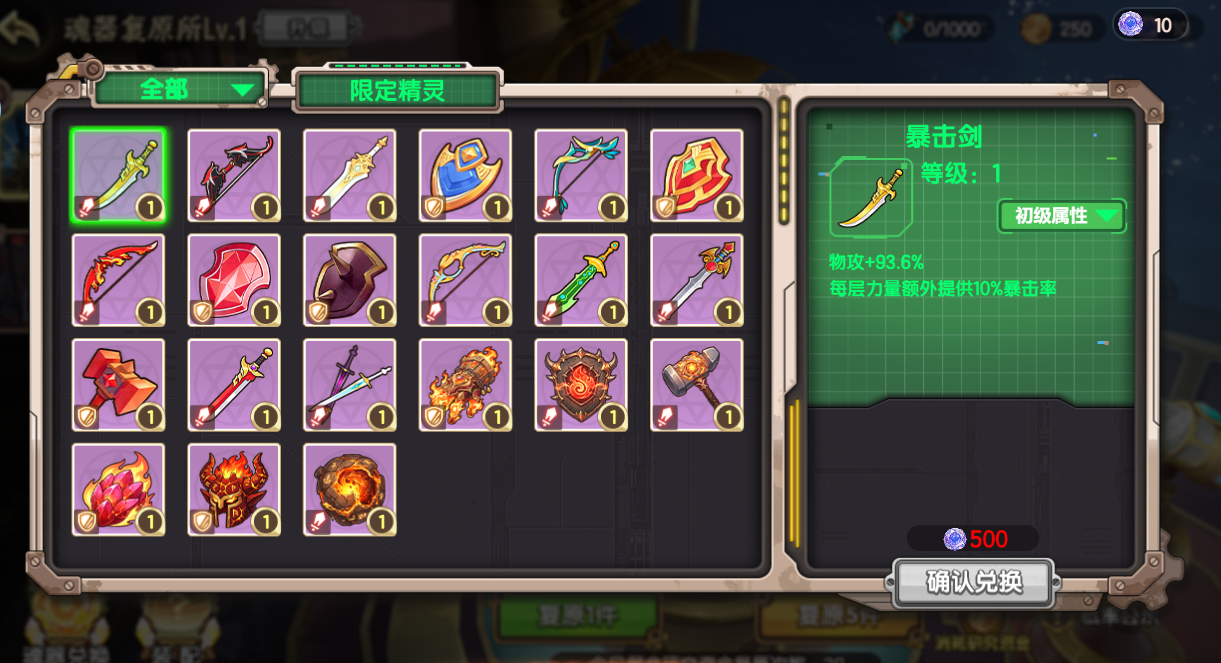The width and height of the screenshot is (1221, 663).
Task: Select the red and green crest shield
Action: tap(697, 176)
